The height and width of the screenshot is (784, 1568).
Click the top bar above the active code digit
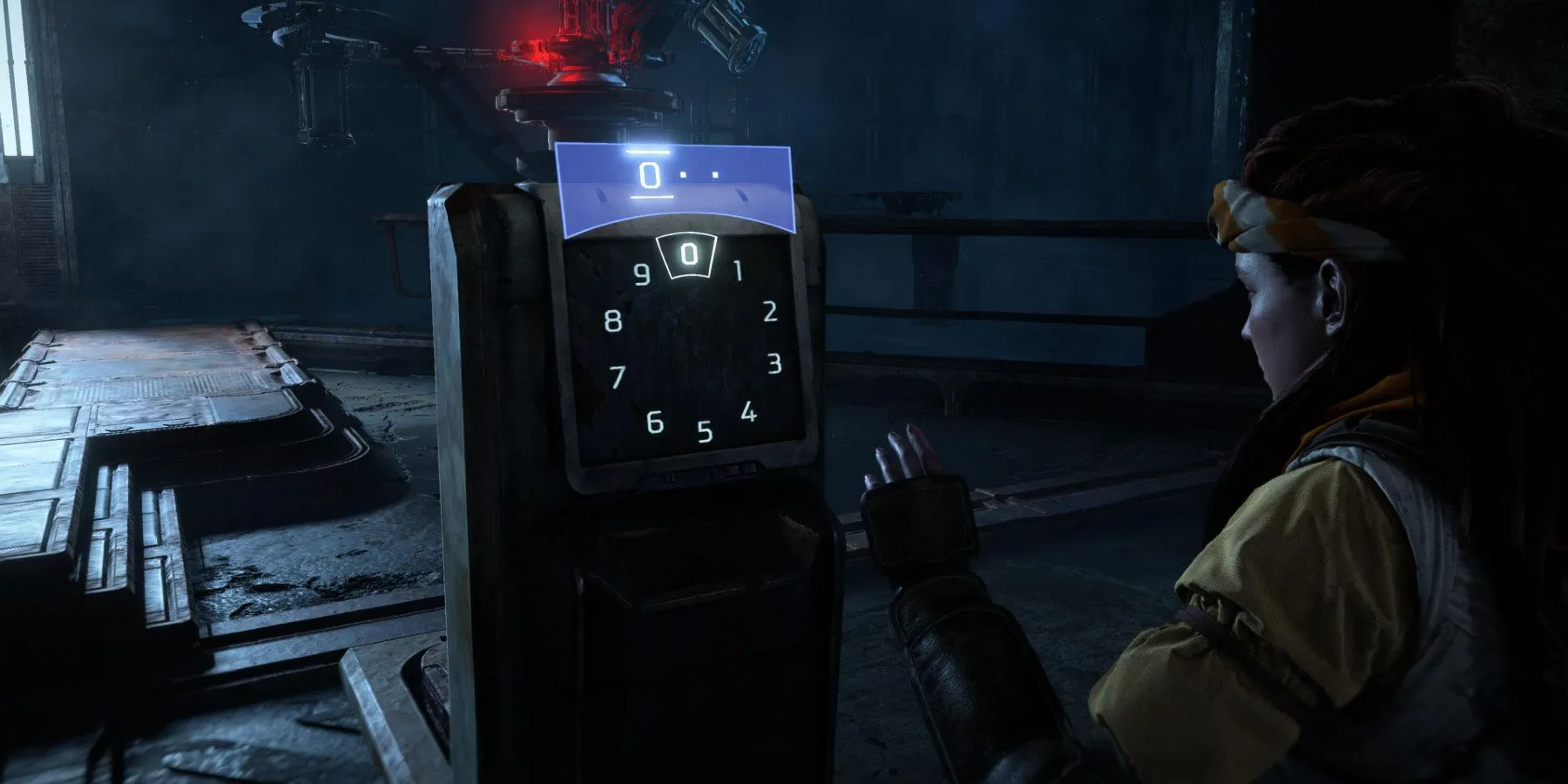(x=648, y=152)
